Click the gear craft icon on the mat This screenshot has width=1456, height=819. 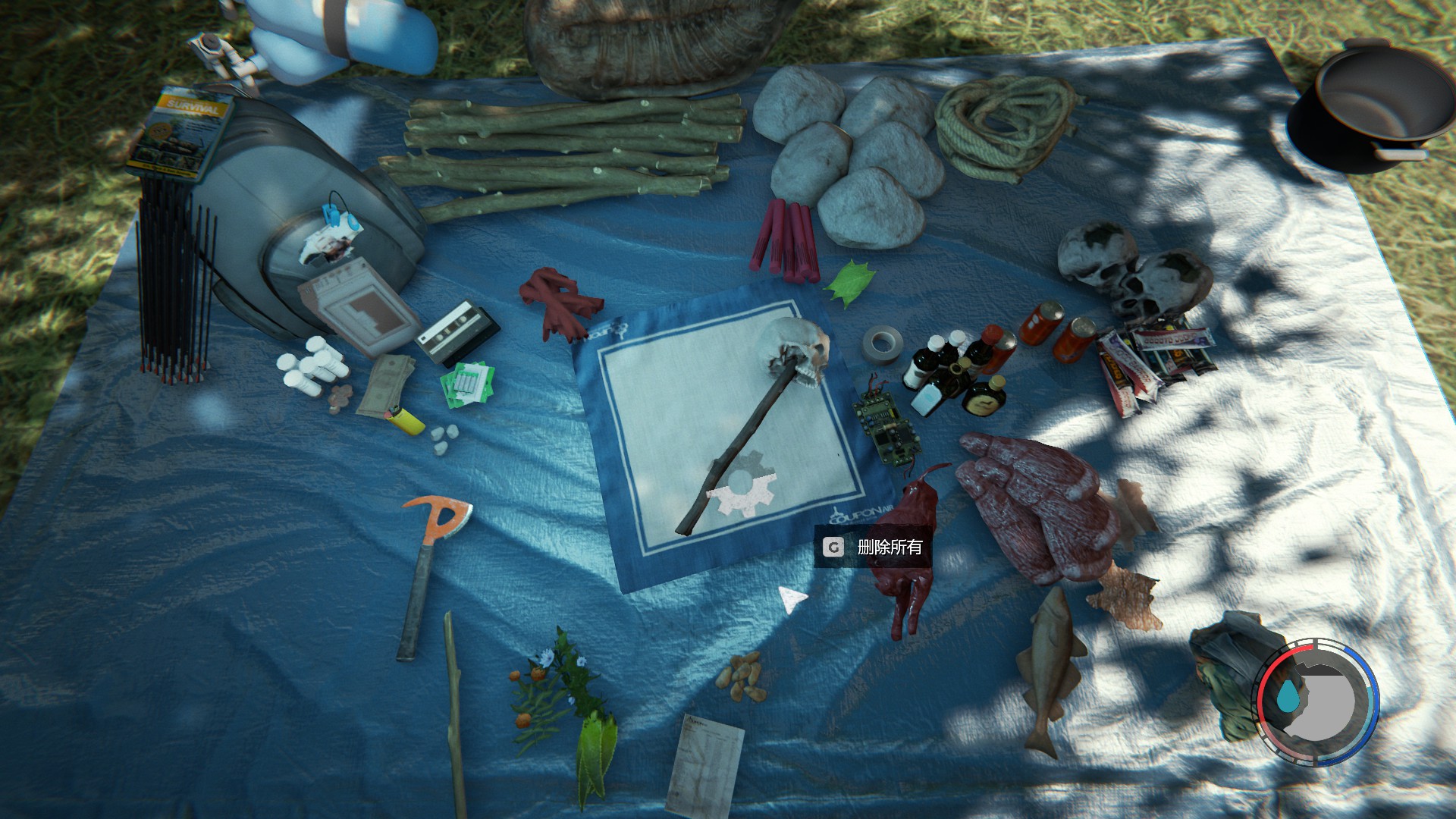click(743, 485)
